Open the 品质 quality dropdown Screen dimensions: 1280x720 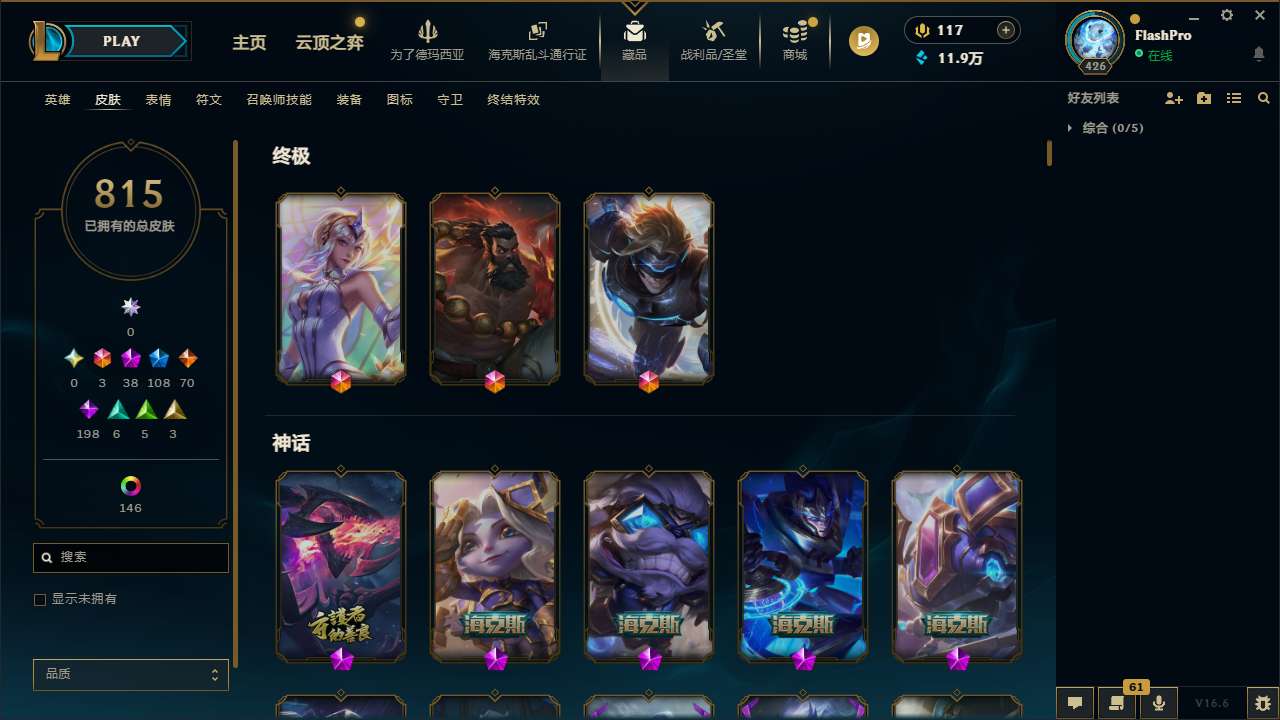point(130,674)
